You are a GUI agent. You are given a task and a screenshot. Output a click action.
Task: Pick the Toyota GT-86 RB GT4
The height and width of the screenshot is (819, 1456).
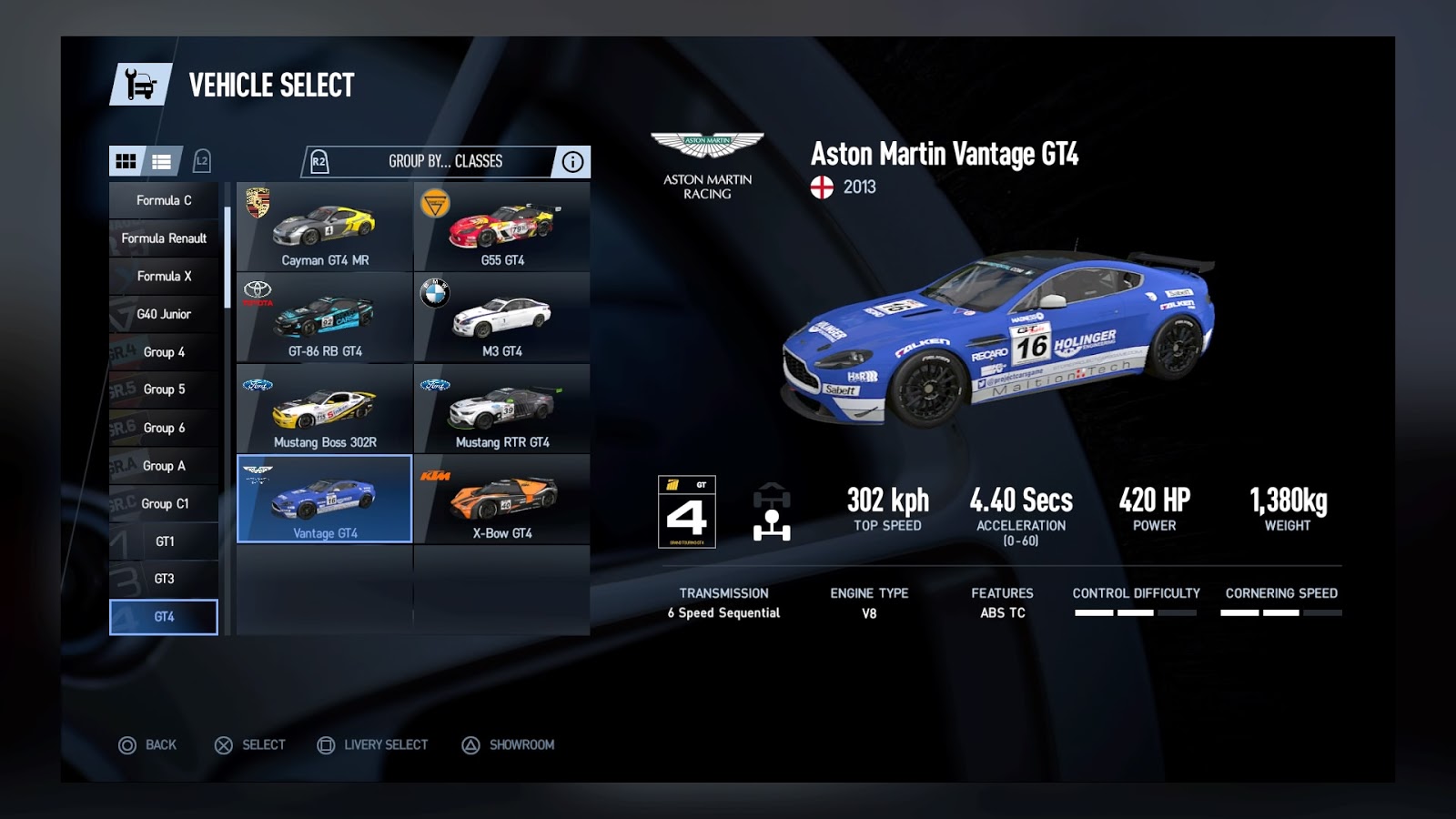tap(325, 318)
